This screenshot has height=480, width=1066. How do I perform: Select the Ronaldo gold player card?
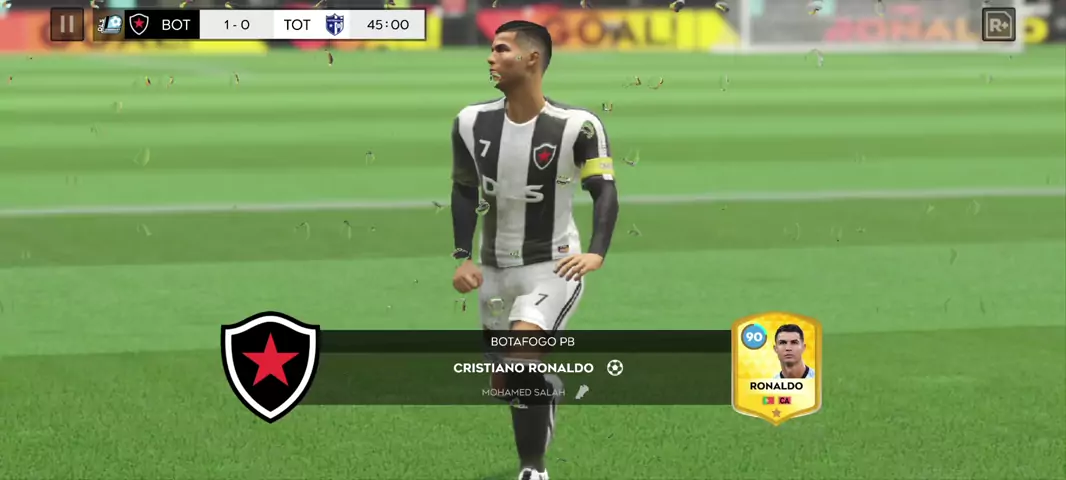click(776, 368)
